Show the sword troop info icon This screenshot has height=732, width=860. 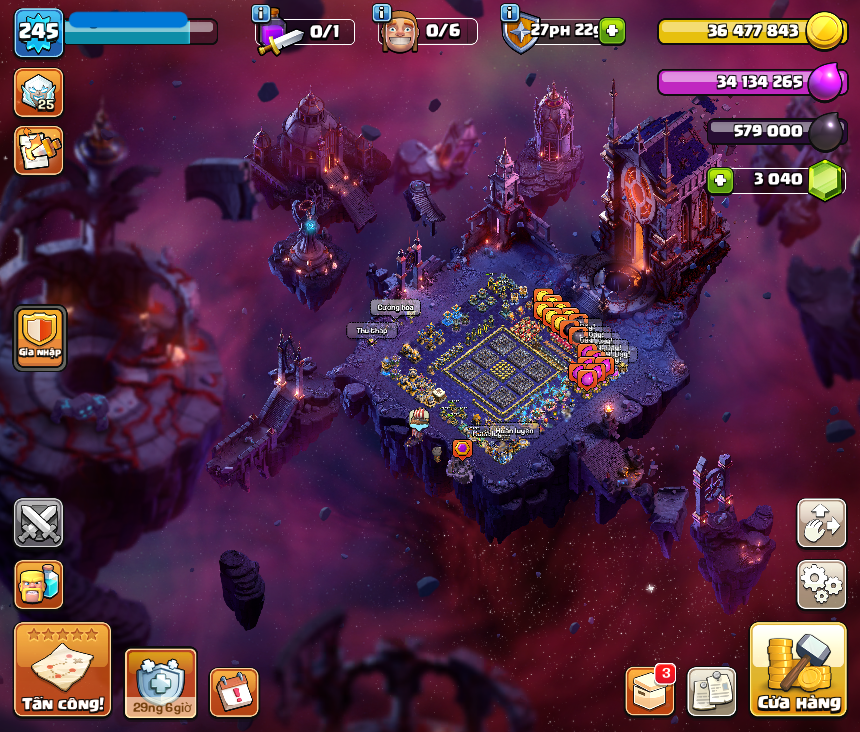[x=261, y=13]
